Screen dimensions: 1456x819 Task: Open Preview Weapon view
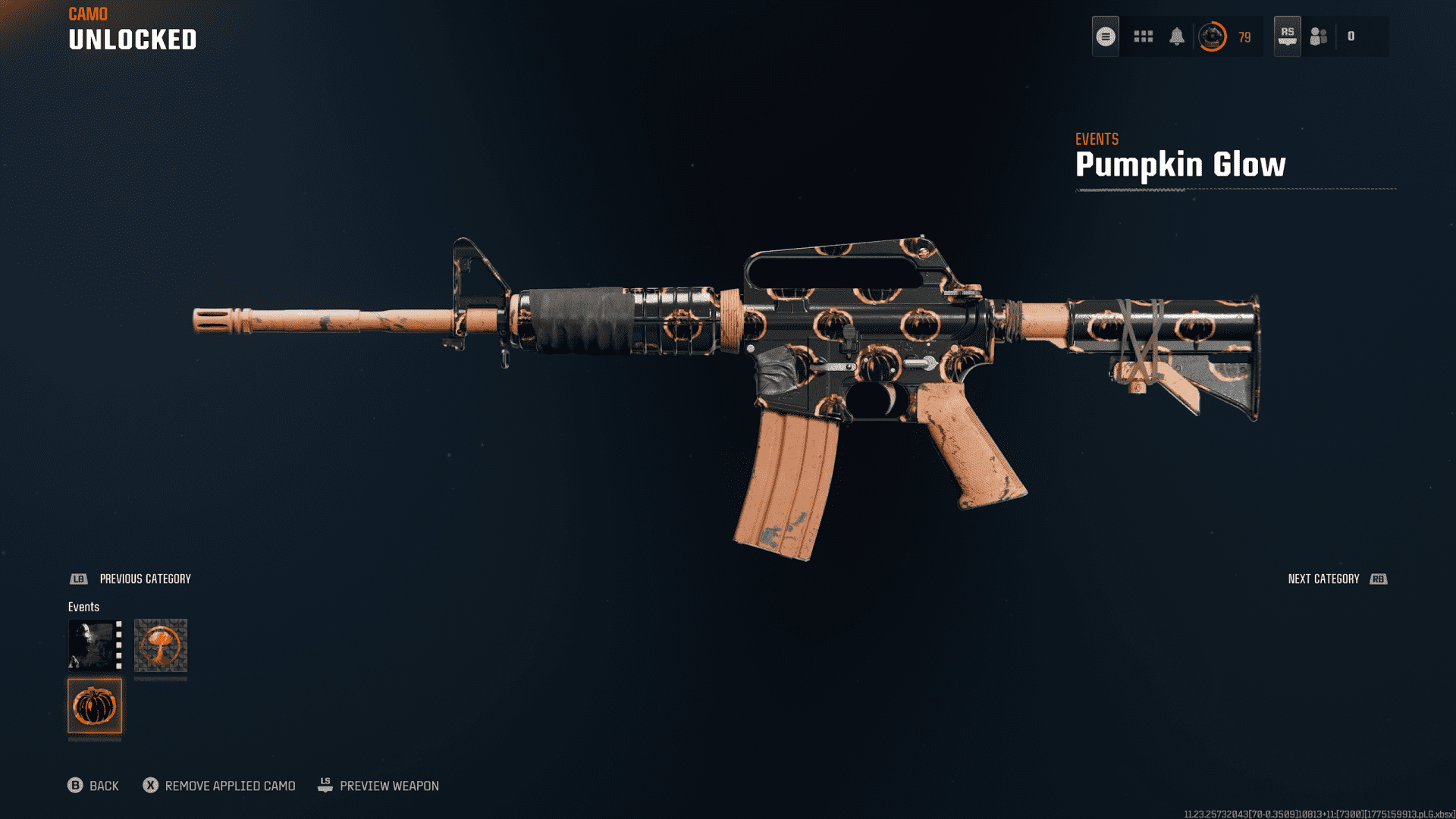click(378, 786)
